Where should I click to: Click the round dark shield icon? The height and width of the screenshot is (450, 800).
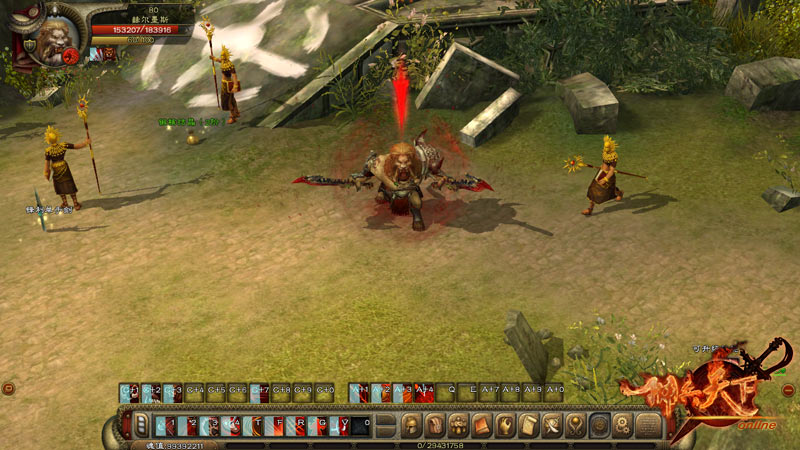(599, 426)
